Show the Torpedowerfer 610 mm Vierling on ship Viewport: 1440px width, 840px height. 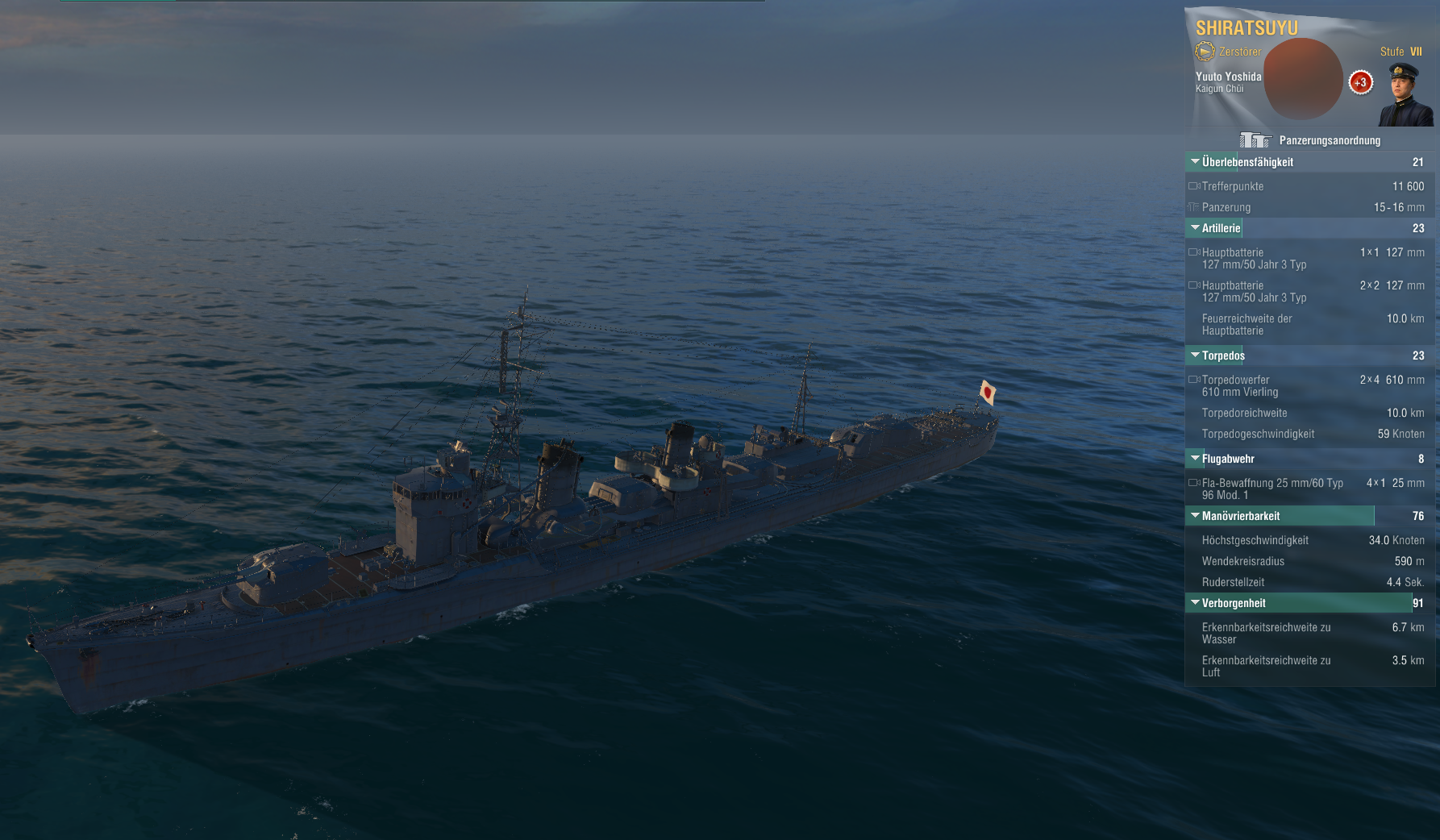pos(1194,380)
